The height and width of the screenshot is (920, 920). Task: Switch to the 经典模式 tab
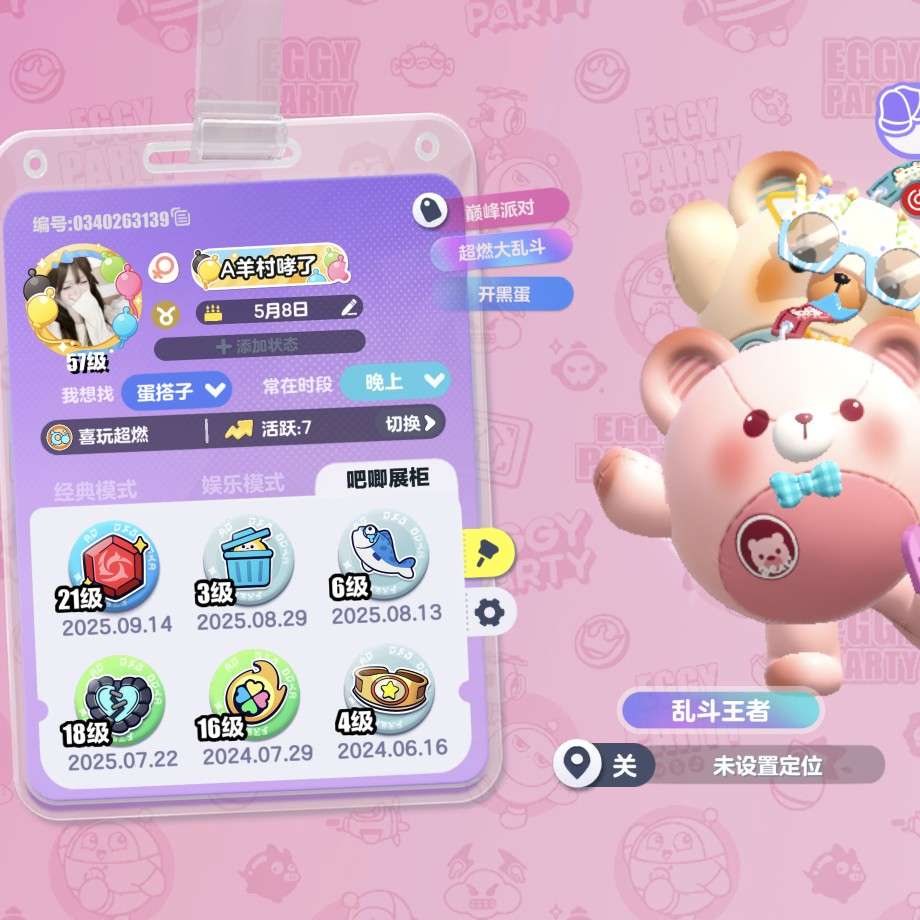[94, 490]
